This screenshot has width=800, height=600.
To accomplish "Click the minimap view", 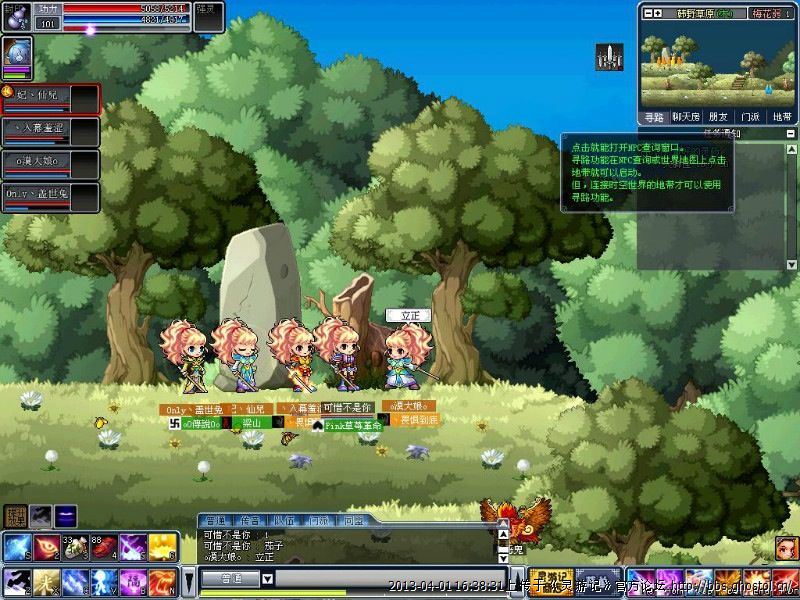I will (x=716, y=65).
